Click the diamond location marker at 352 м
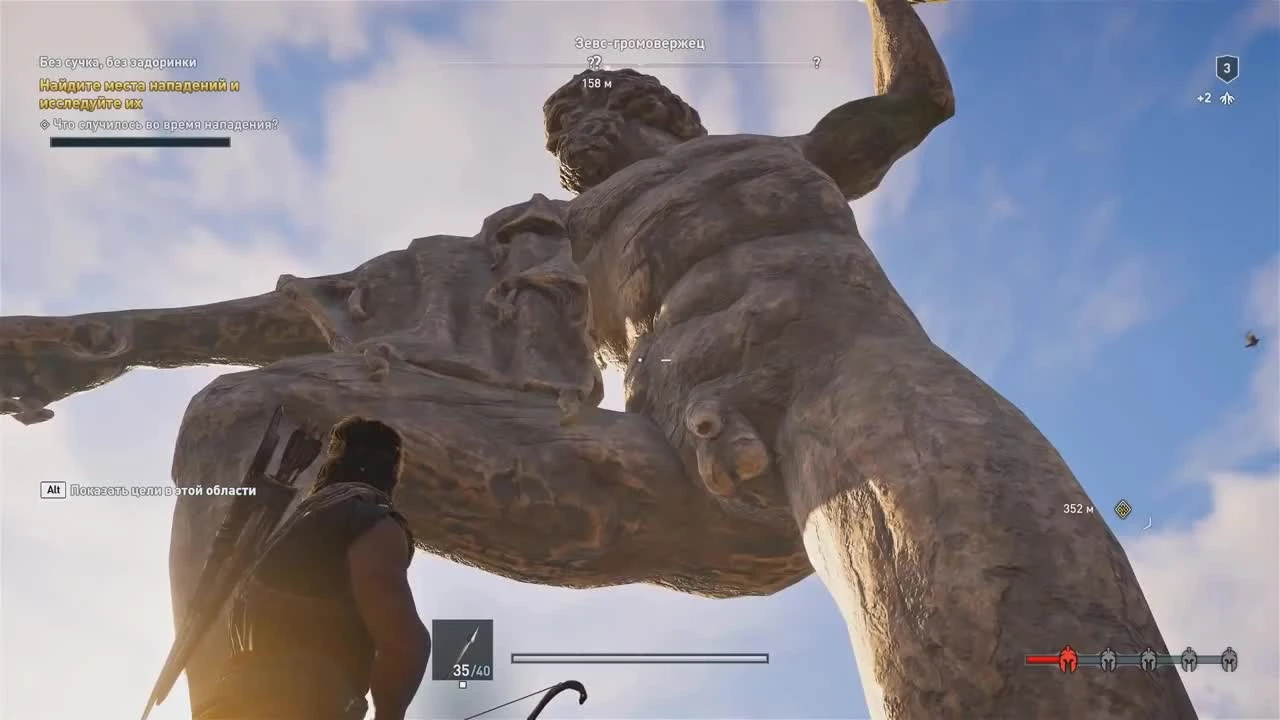1280x720 pixels. click(1122, 509)
